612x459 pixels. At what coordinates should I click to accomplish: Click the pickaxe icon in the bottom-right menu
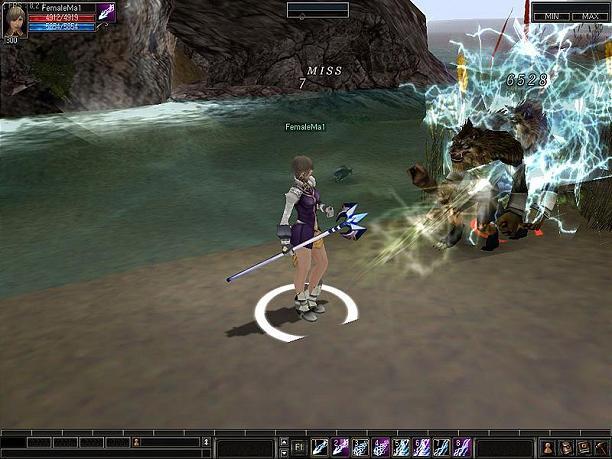click(x=601, y=446)
